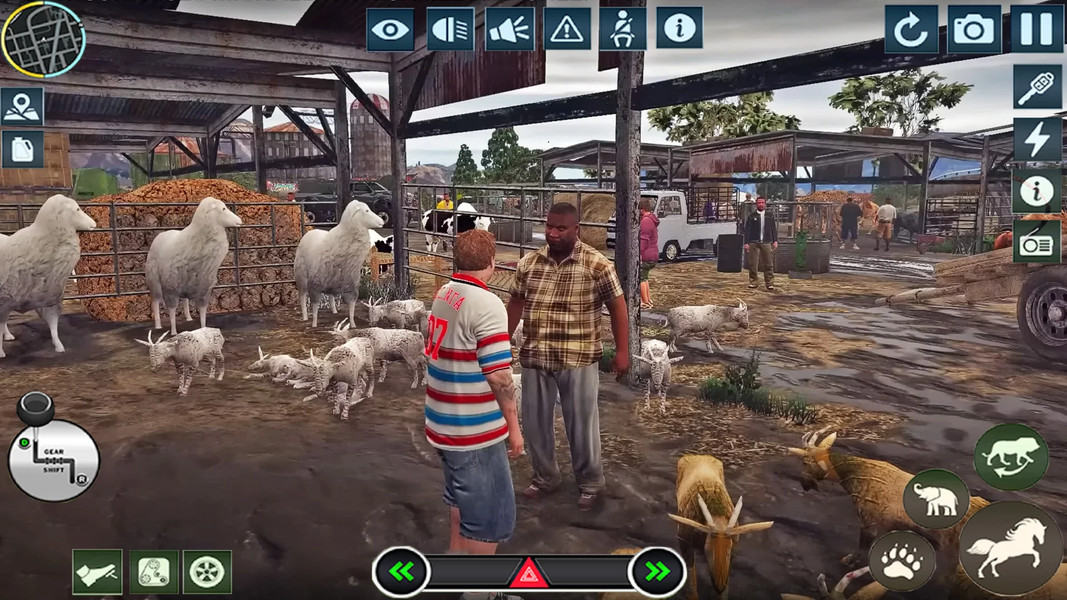Pause the game
Image resolution: width=1067 pixels, height=600 pixels.
(1036, 30)
